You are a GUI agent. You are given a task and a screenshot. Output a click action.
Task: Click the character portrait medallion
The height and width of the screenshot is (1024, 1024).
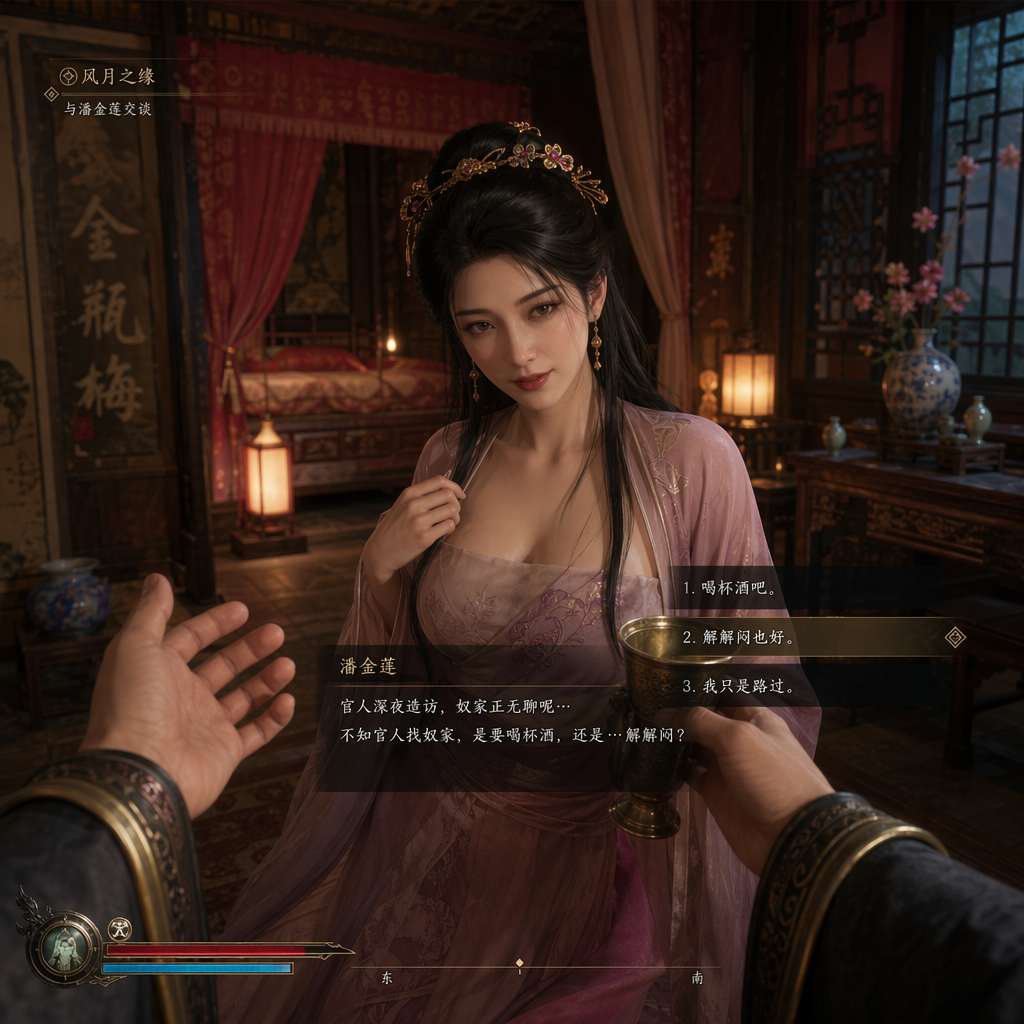pos(65,947)
